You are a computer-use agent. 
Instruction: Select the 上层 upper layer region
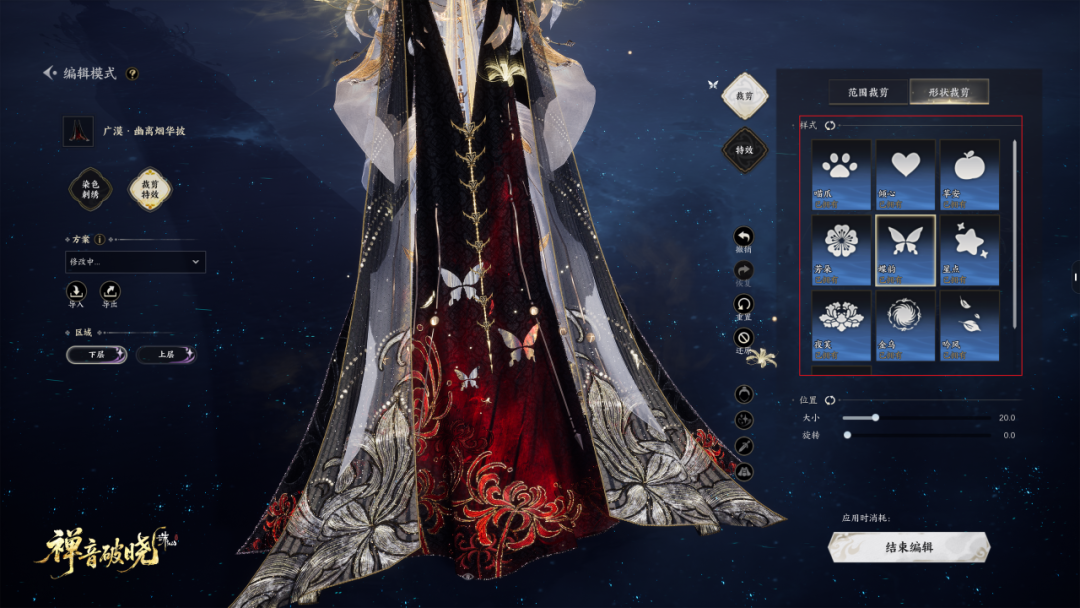coord(165,355)
